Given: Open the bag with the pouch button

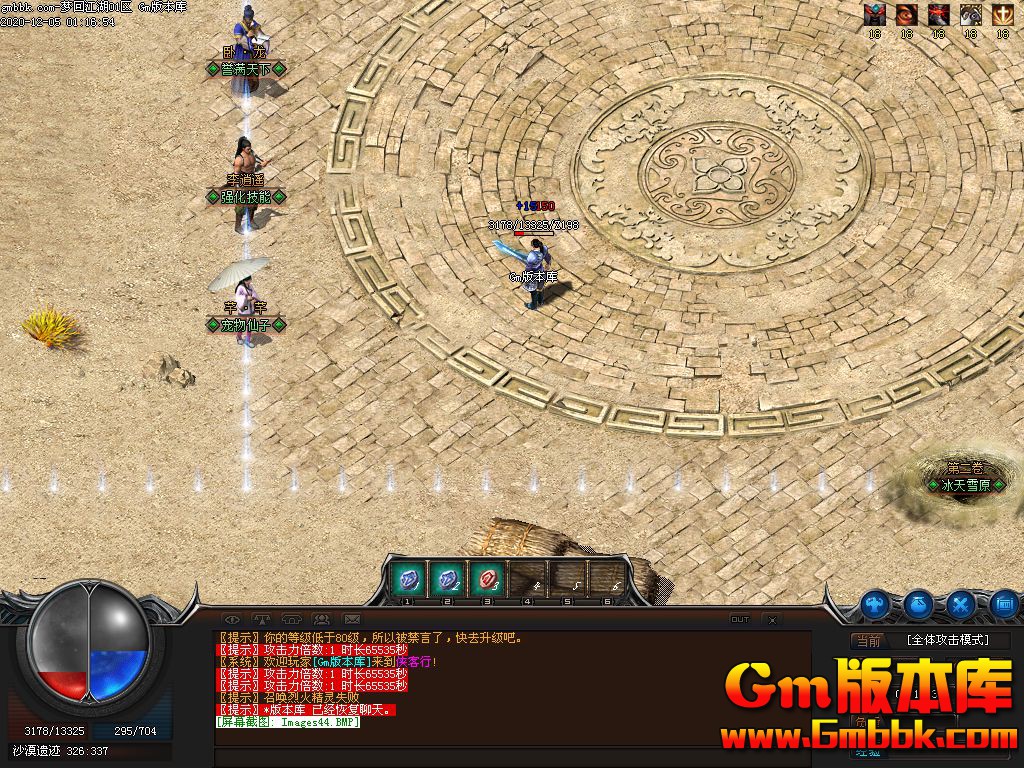Looking at the screenshot, I should [x=919, y=604].
